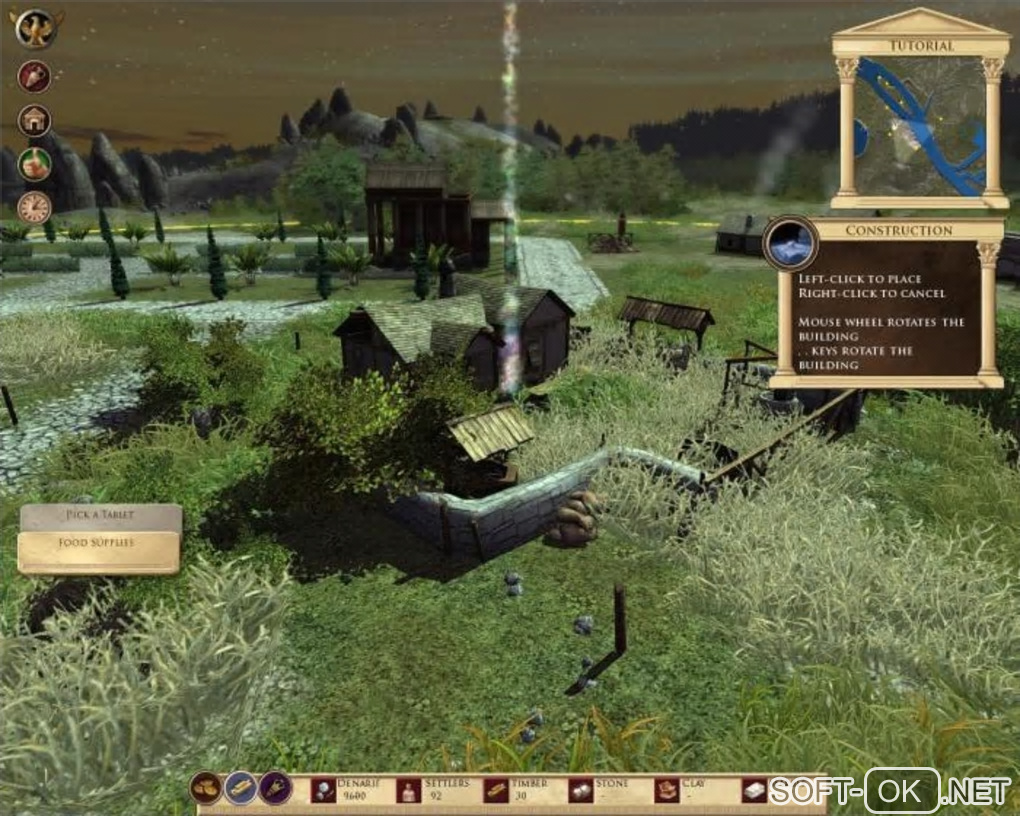The image size is (1020, 816).
Task: Click the tutorial minimap
Action: point(920,126)
